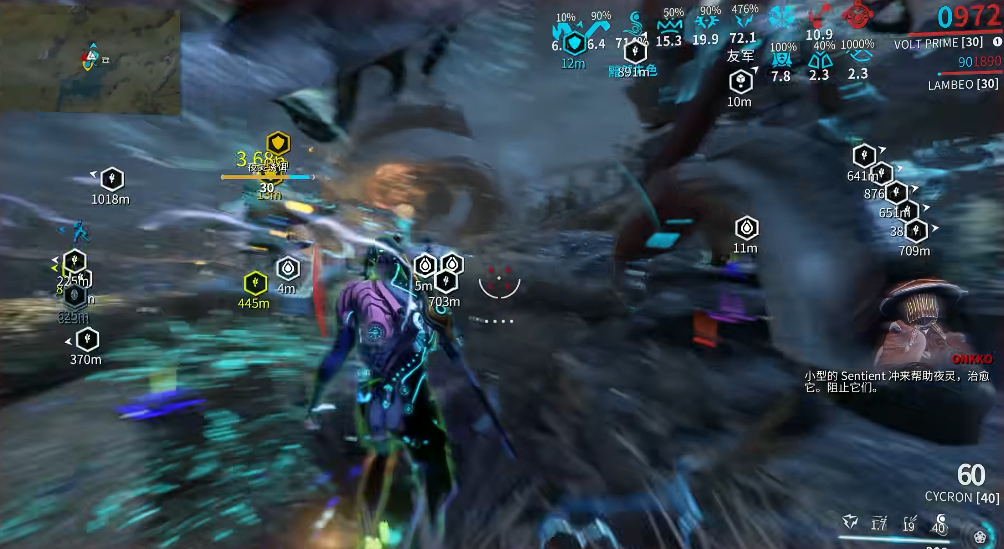The height and width of the screenshot is (549, 1004).
Task: Activate the first warframe ability icon
Action: pyautogui.click(x=849, y=521)
